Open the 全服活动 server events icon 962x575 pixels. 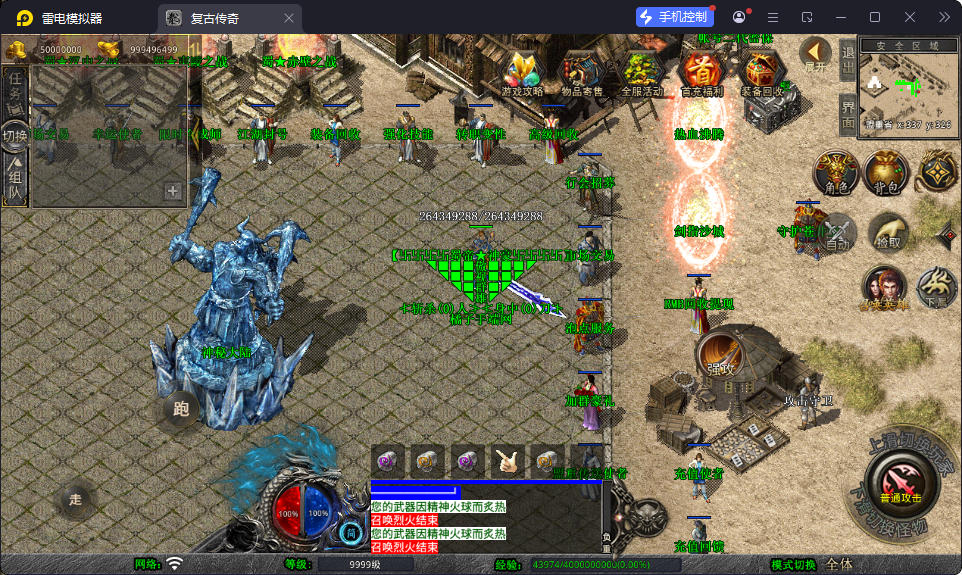click(x=641, y=72)
